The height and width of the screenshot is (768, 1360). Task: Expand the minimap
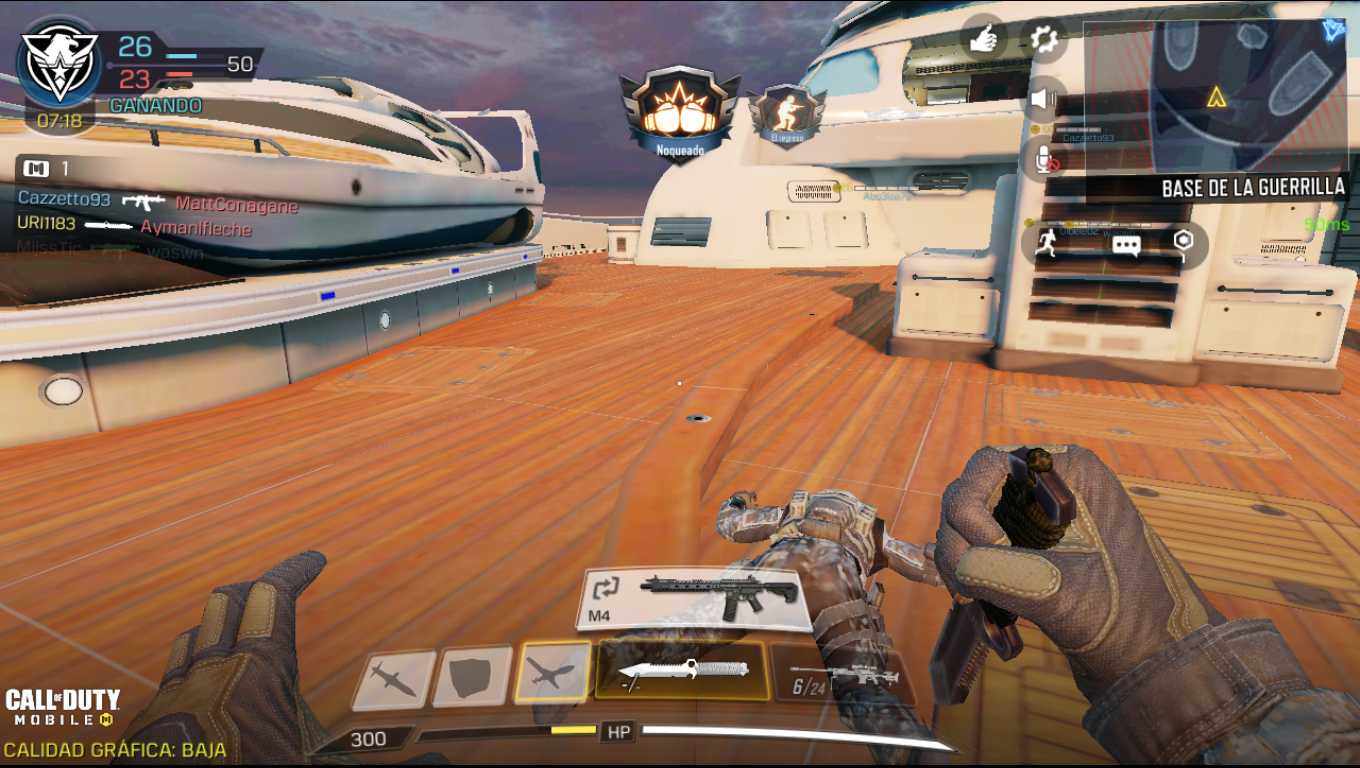(1248, 95)
